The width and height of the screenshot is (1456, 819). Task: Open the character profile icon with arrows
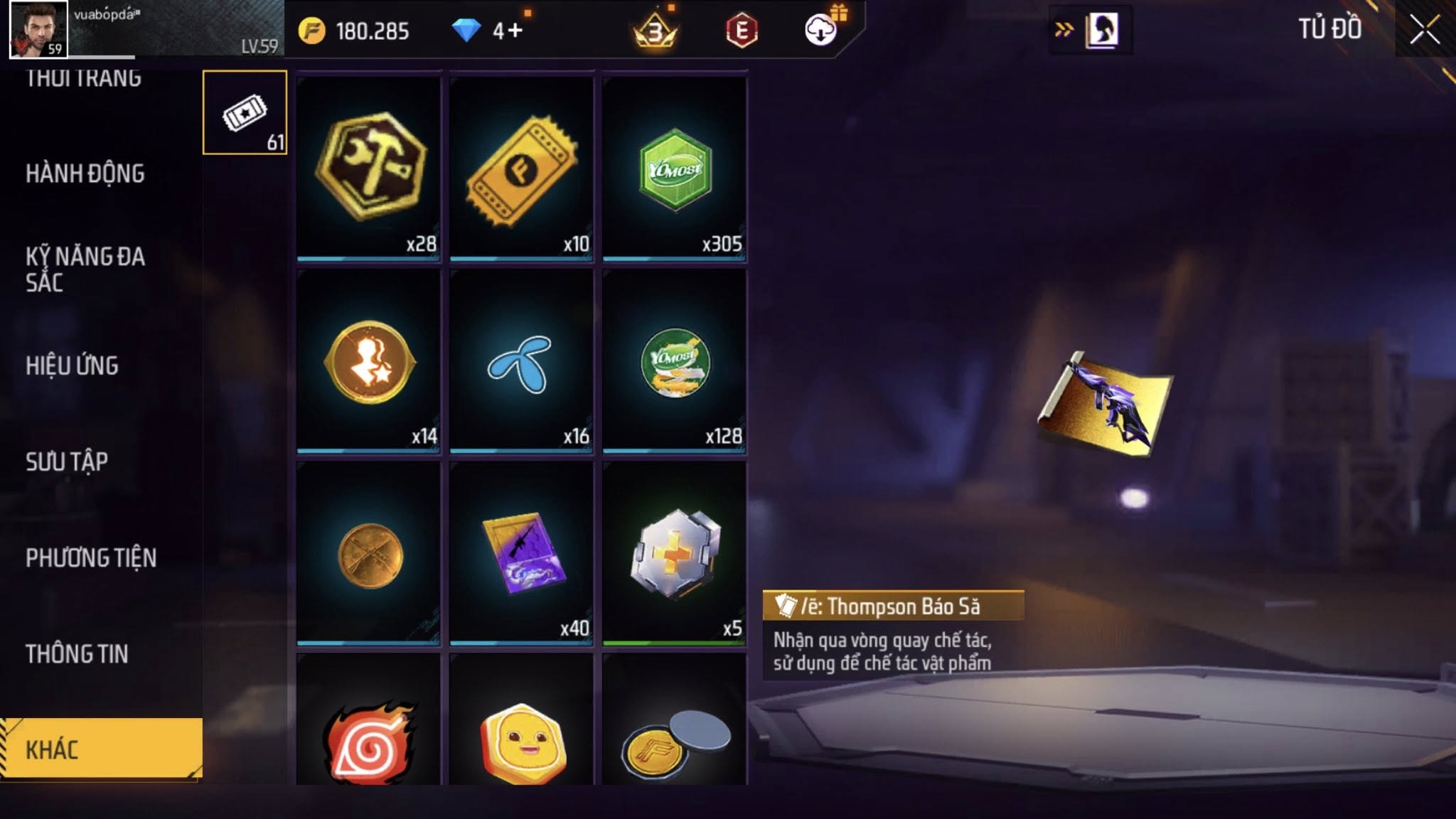coord(1091,31)
